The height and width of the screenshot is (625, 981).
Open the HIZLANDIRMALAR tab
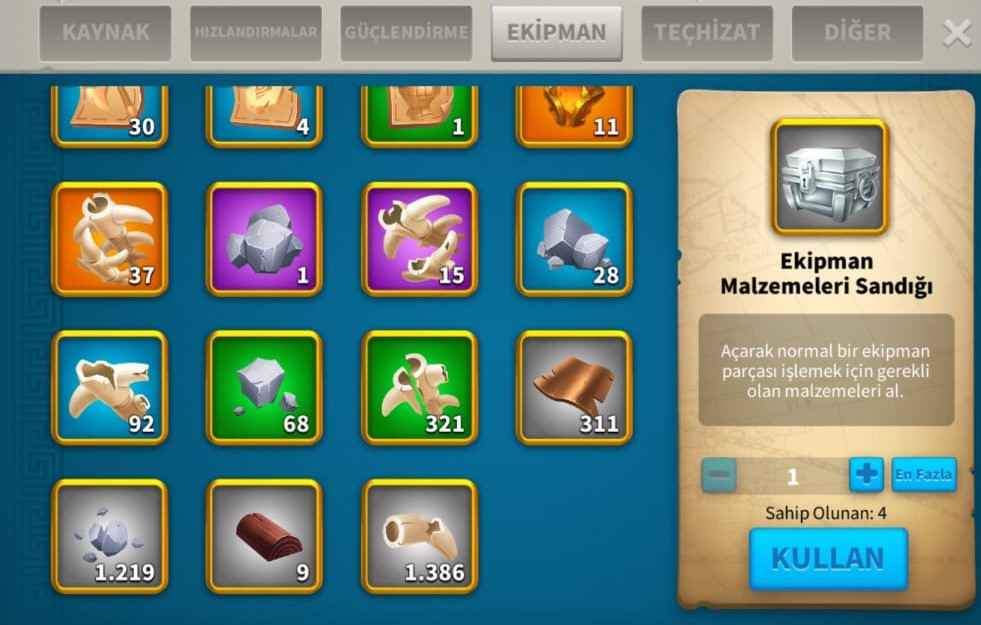[x=256, y=33]
